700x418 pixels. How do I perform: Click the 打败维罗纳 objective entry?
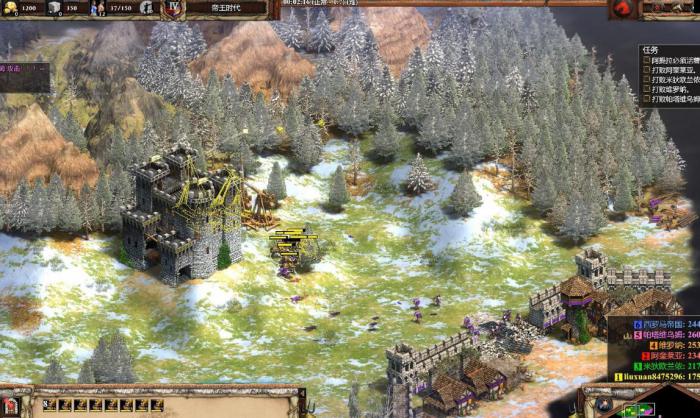coord(670,87)
